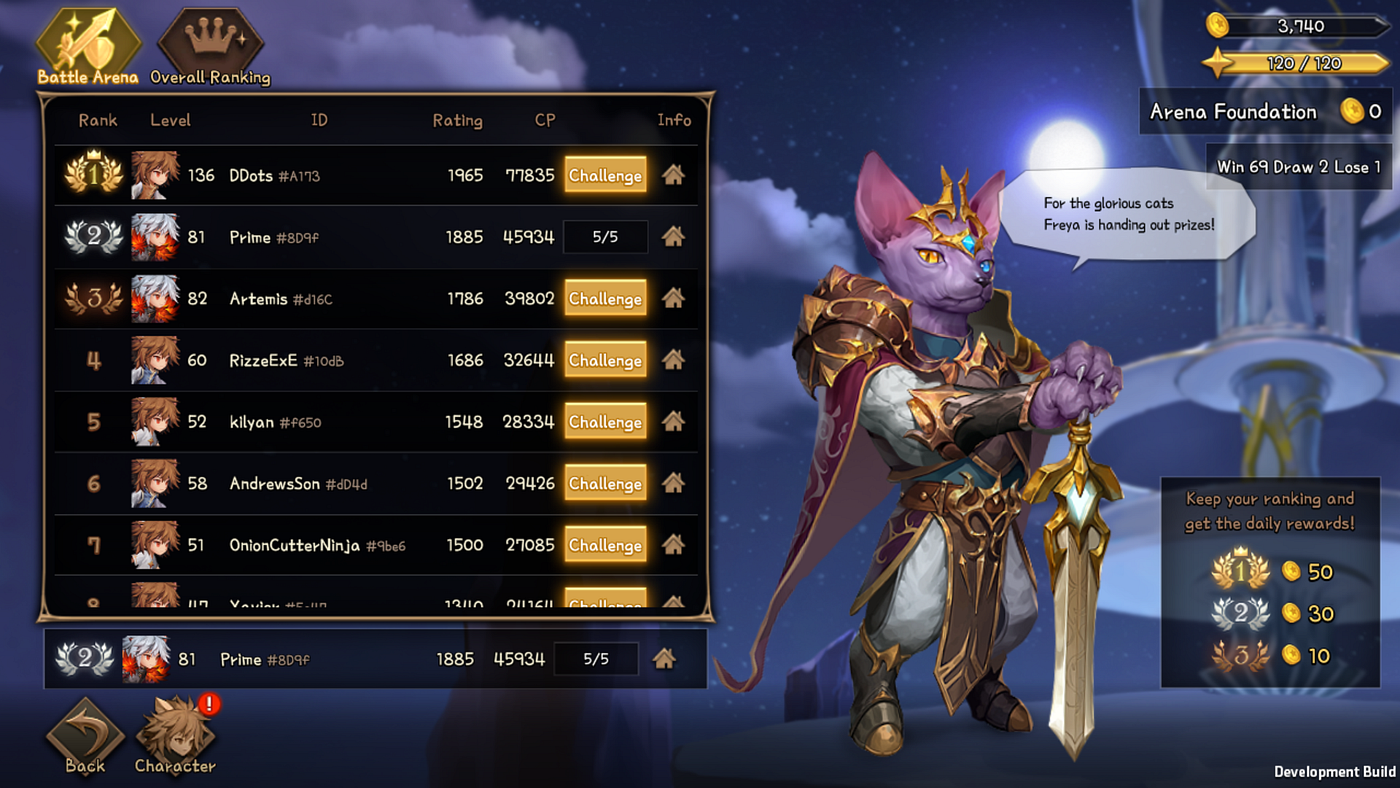Challenge RizzeExE to a battle
Screen dimensions: 1400x788
tap(605, 360)
